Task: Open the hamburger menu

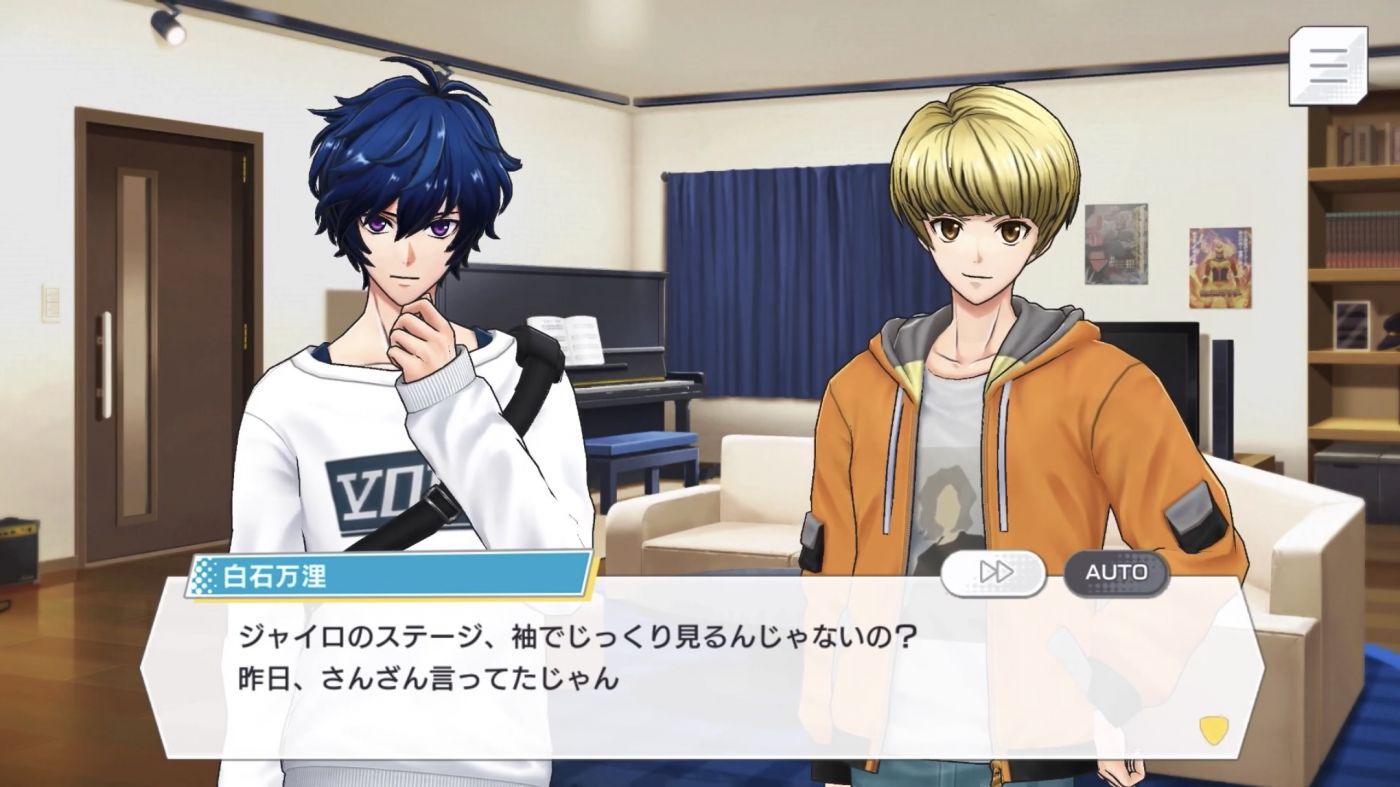Action: 1327,66
